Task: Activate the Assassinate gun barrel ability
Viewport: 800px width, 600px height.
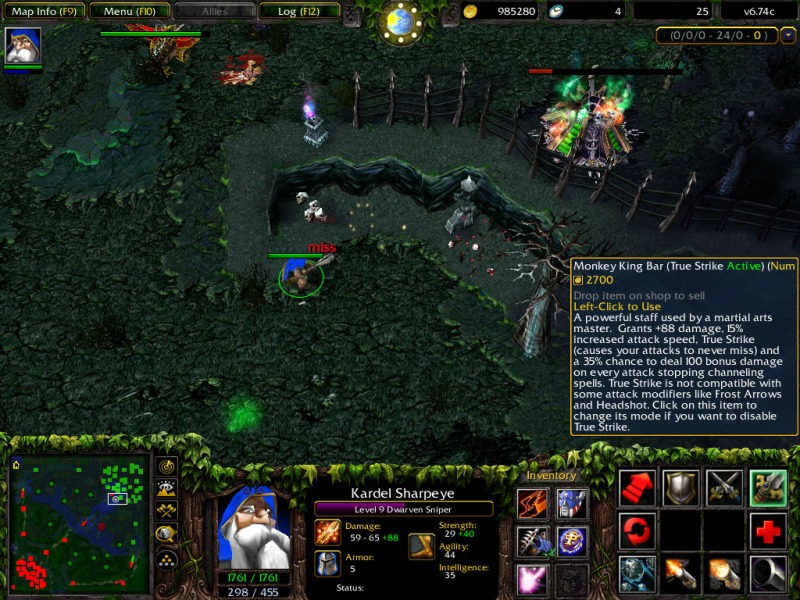Action: tap(768, 574)
